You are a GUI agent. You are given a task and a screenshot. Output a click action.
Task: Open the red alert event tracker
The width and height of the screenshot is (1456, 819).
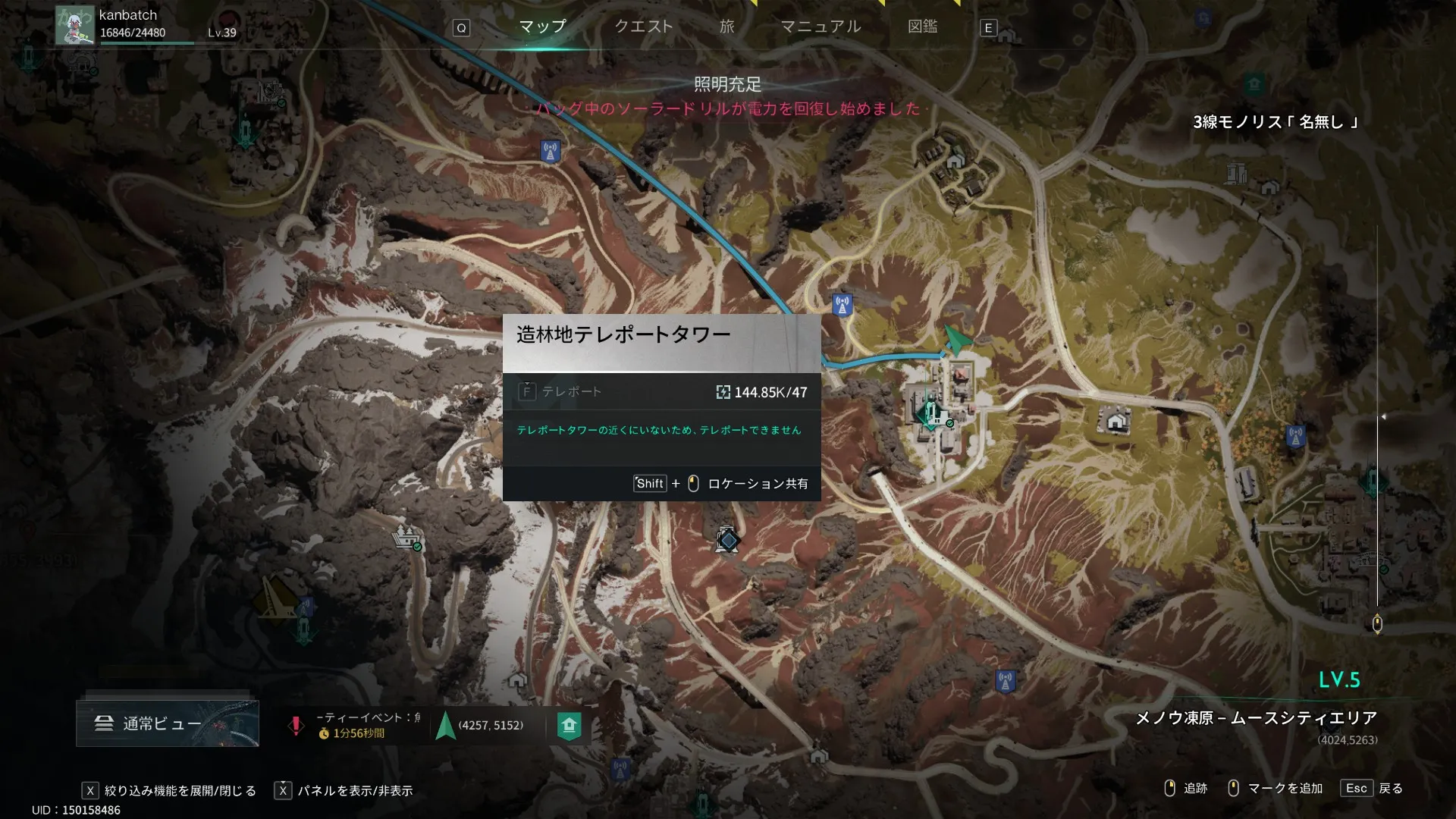click(x=296, y=726)
